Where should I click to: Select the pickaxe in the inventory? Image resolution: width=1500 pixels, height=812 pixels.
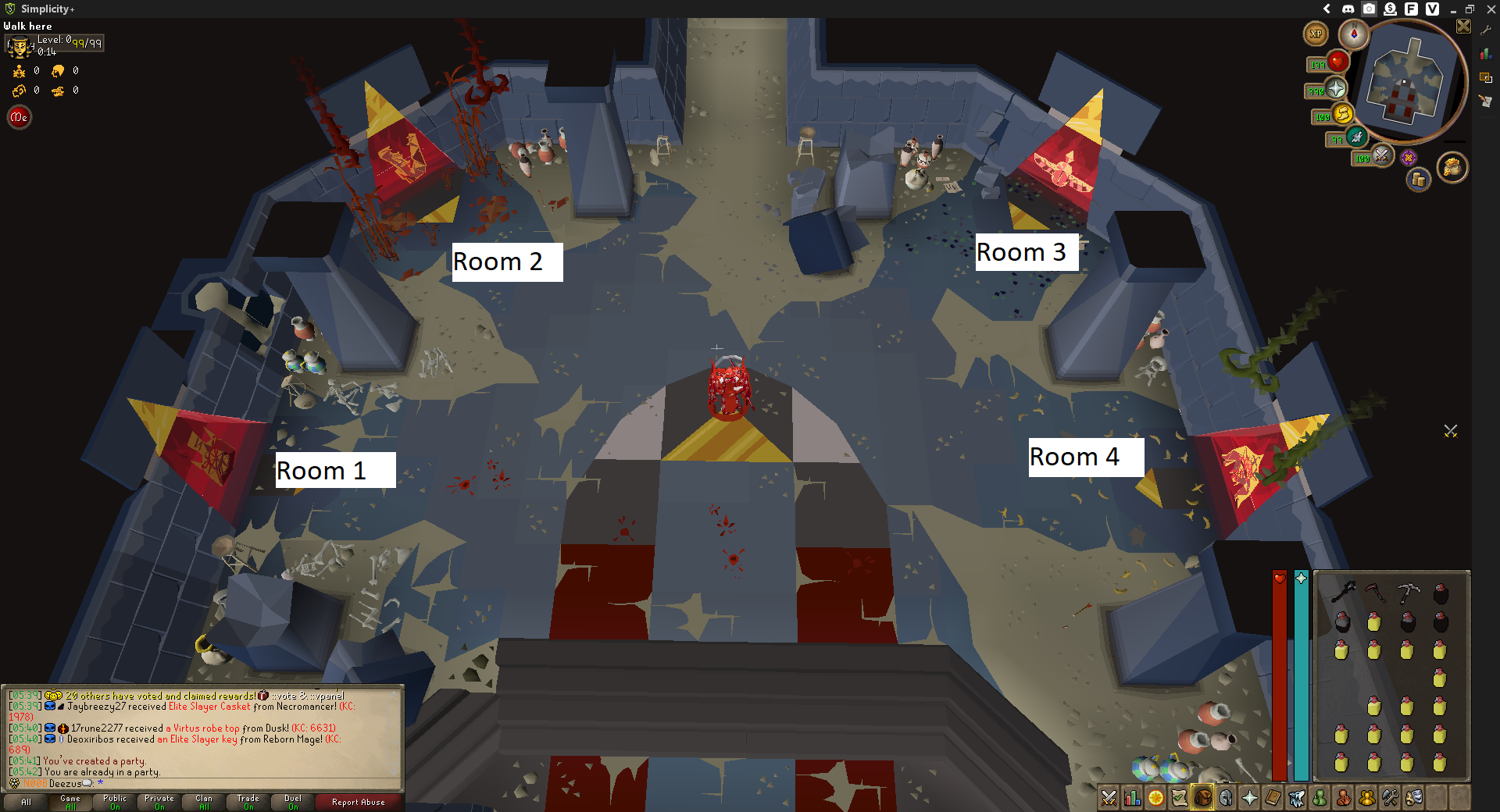1408,593
